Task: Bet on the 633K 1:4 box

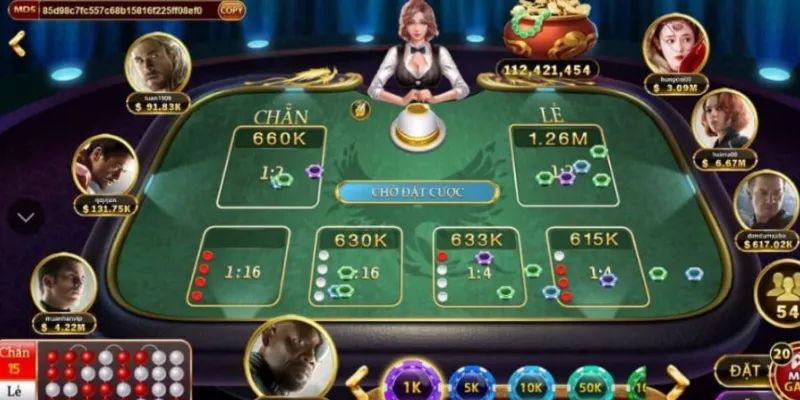Action: coord(476,265)
